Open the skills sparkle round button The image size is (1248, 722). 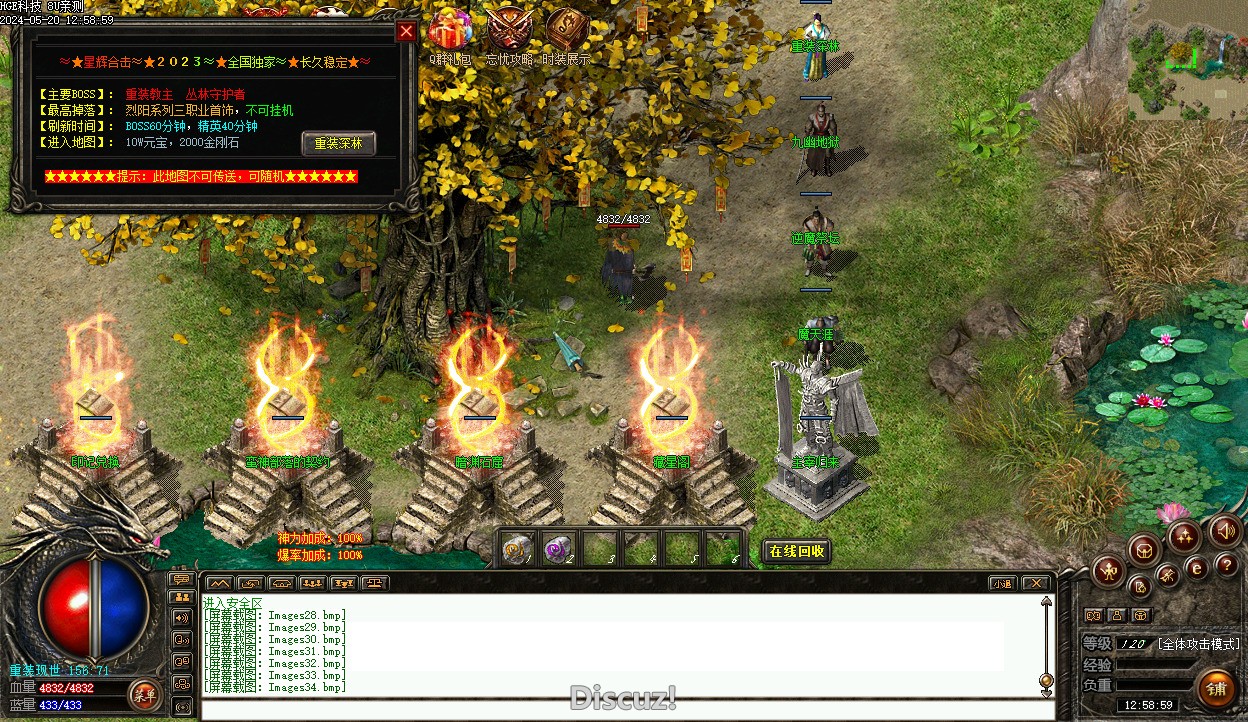1184,537
